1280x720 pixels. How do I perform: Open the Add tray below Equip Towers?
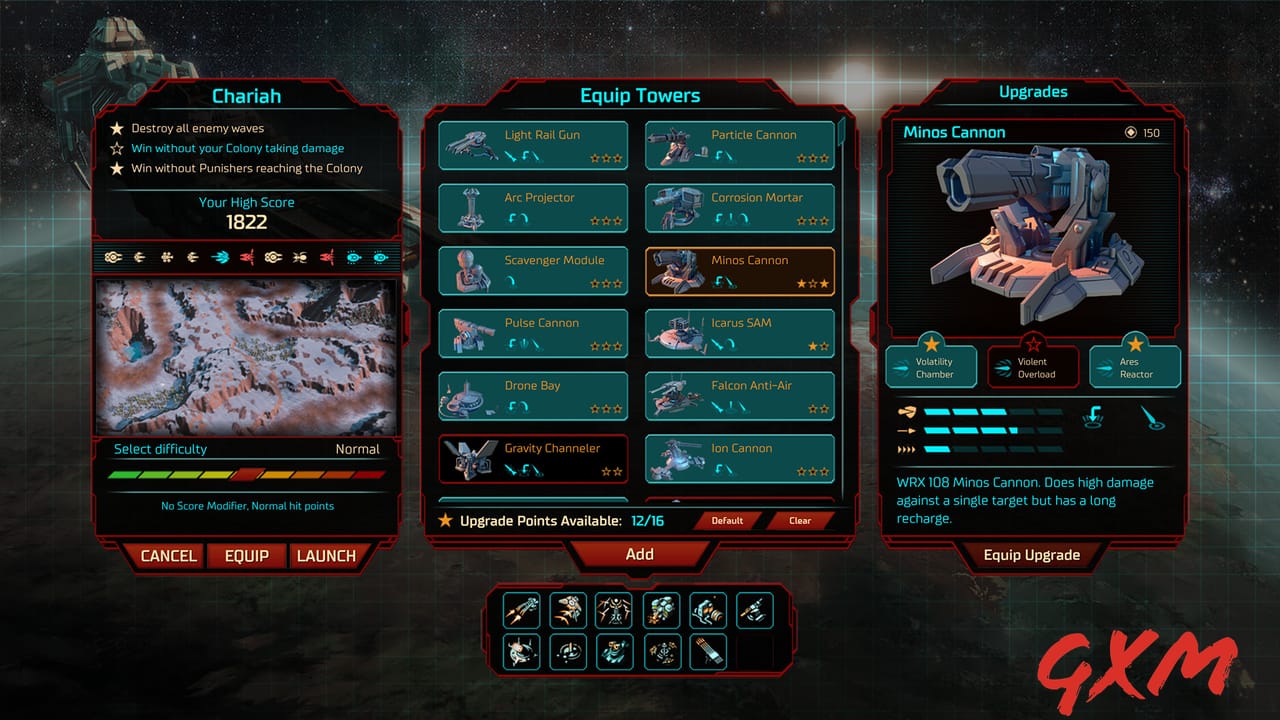click(x=640, y=555)
